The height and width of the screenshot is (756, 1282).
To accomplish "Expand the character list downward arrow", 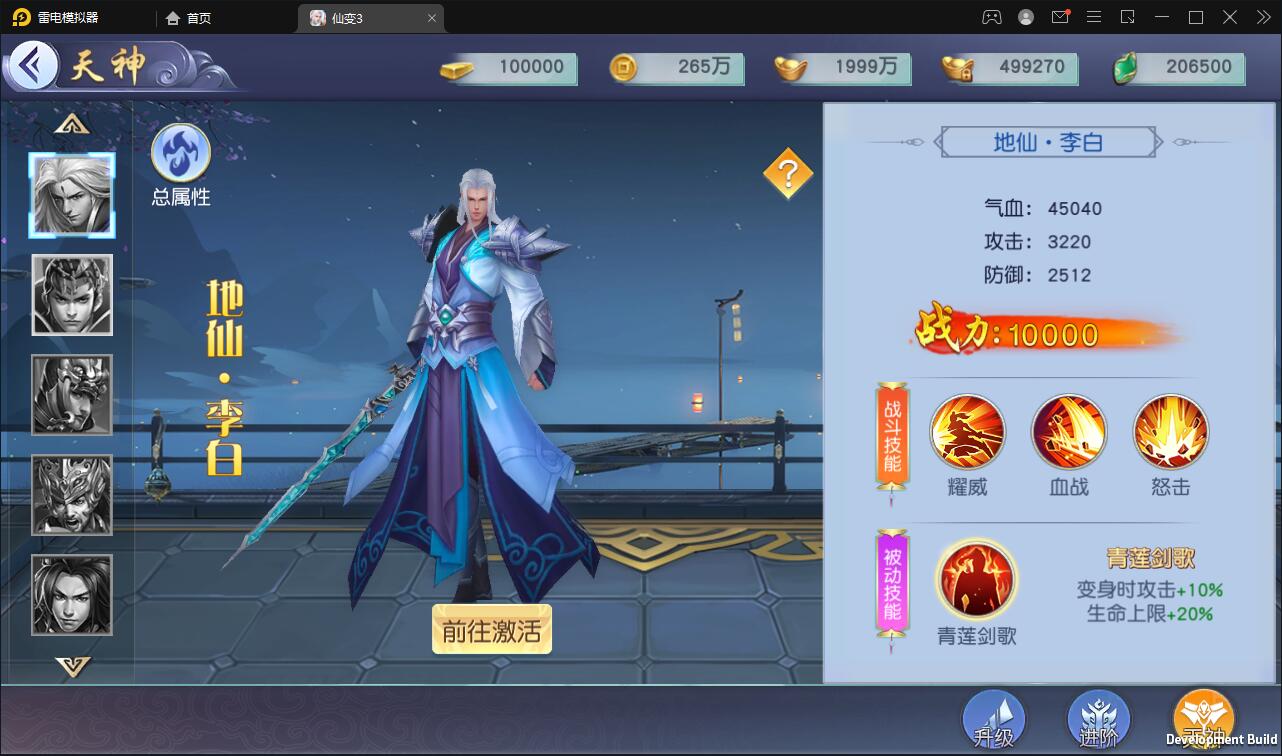I will pyautogui.click(x=71, y=668).
